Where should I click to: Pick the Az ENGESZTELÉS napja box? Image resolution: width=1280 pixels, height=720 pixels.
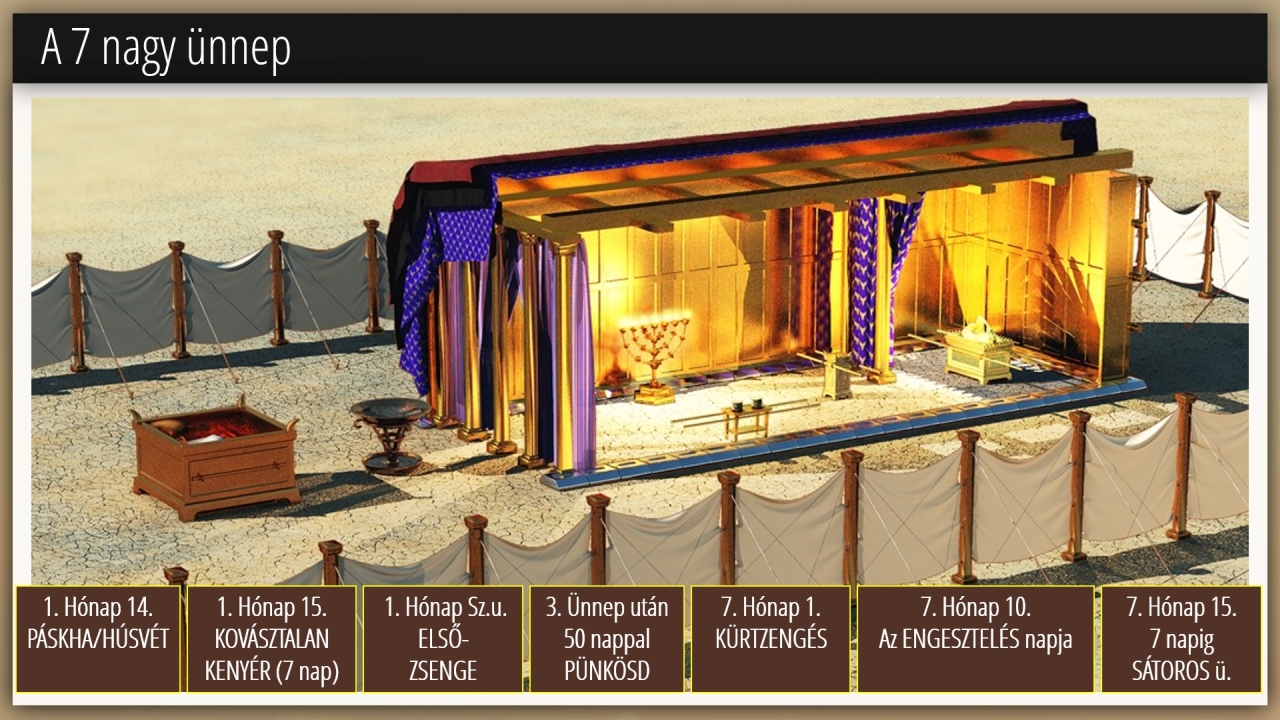pyautogui.click(x=975, y=639)
